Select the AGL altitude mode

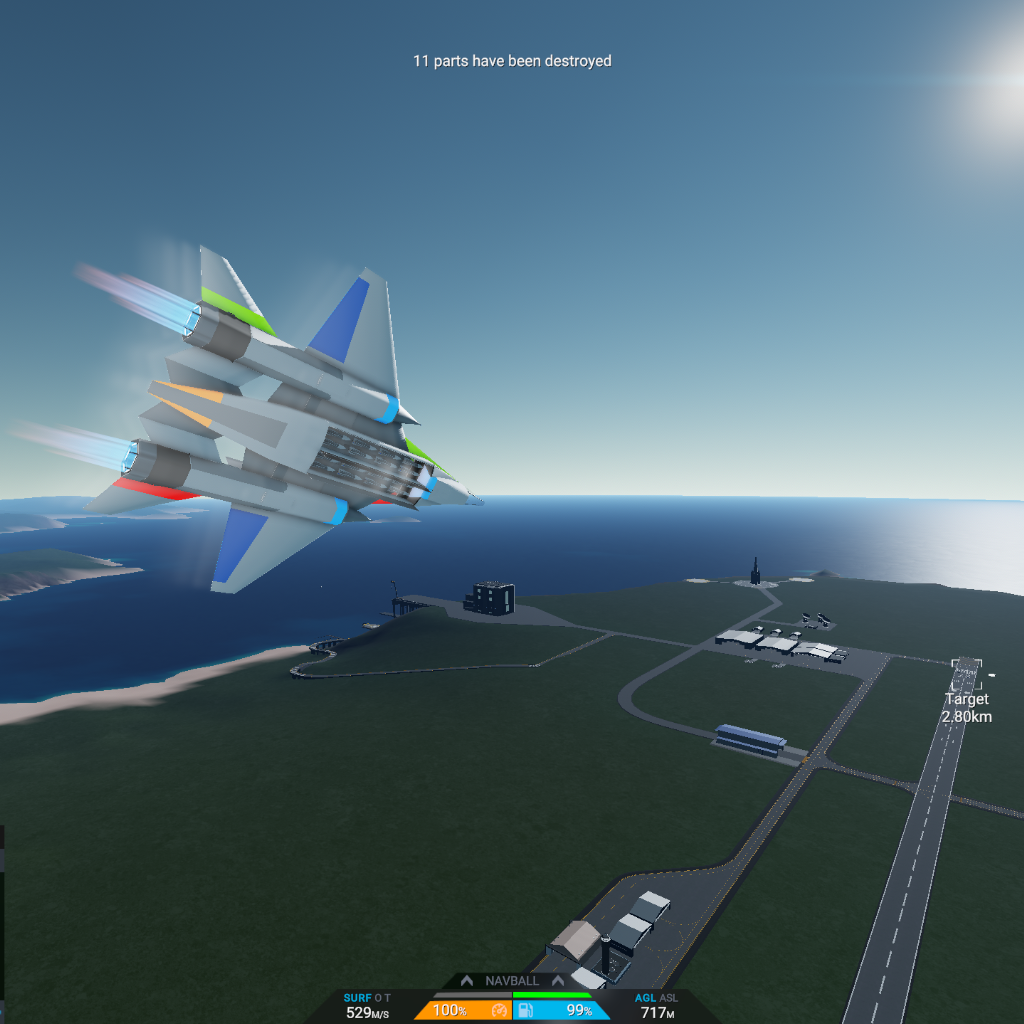(x=645, y=998)
